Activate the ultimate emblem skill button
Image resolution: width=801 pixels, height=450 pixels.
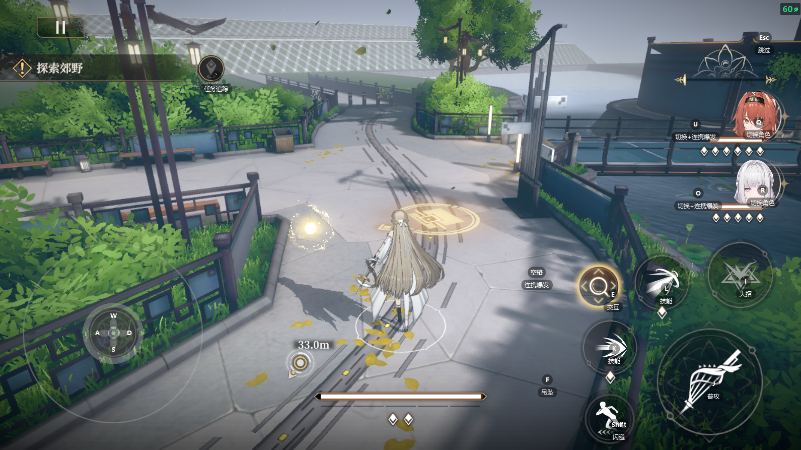click(x=739, y=273)
